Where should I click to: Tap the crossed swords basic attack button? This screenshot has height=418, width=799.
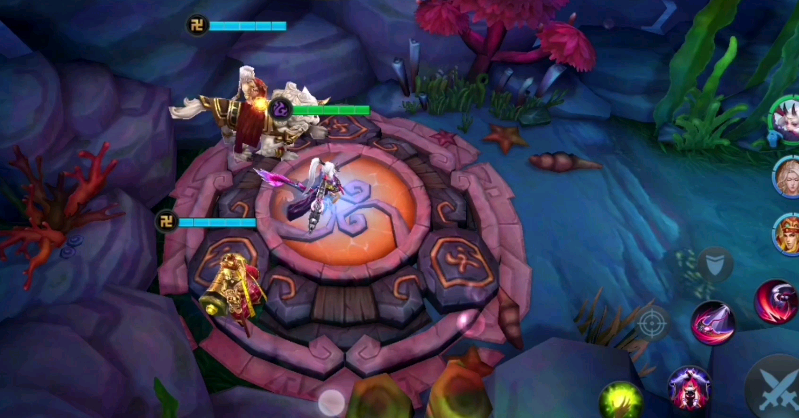click(x=776, y=387)
